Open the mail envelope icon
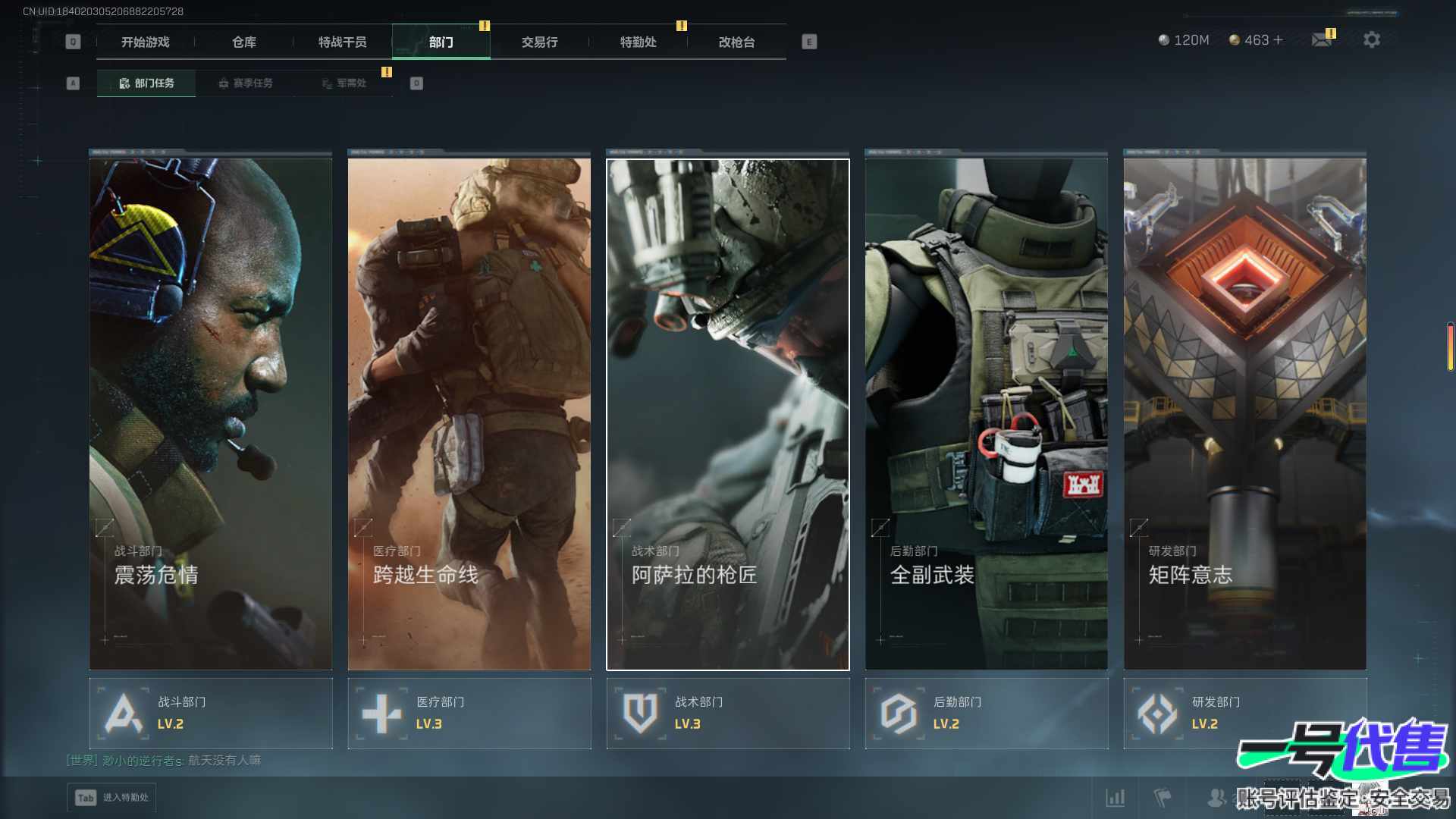Image resolution: width=1456 pixels, height=819 pixels. [1321, 40]
